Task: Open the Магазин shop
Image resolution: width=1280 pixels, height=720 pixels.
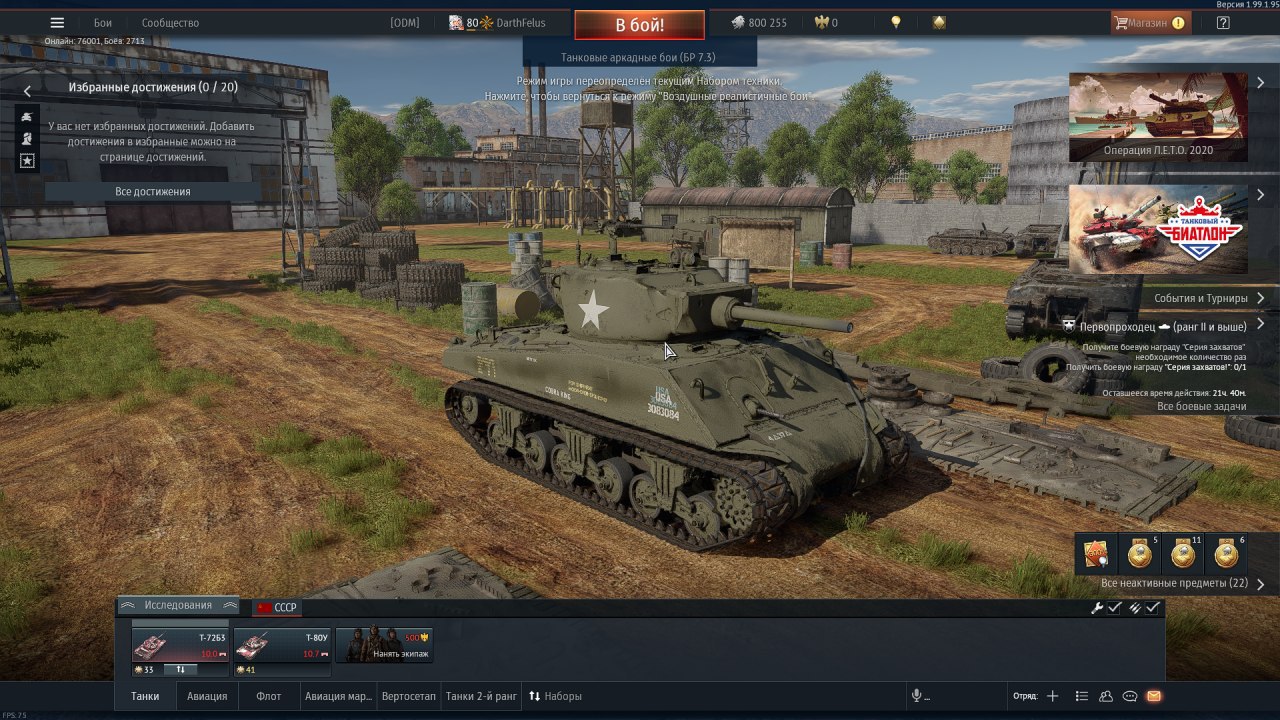Action: [1150, 23]
